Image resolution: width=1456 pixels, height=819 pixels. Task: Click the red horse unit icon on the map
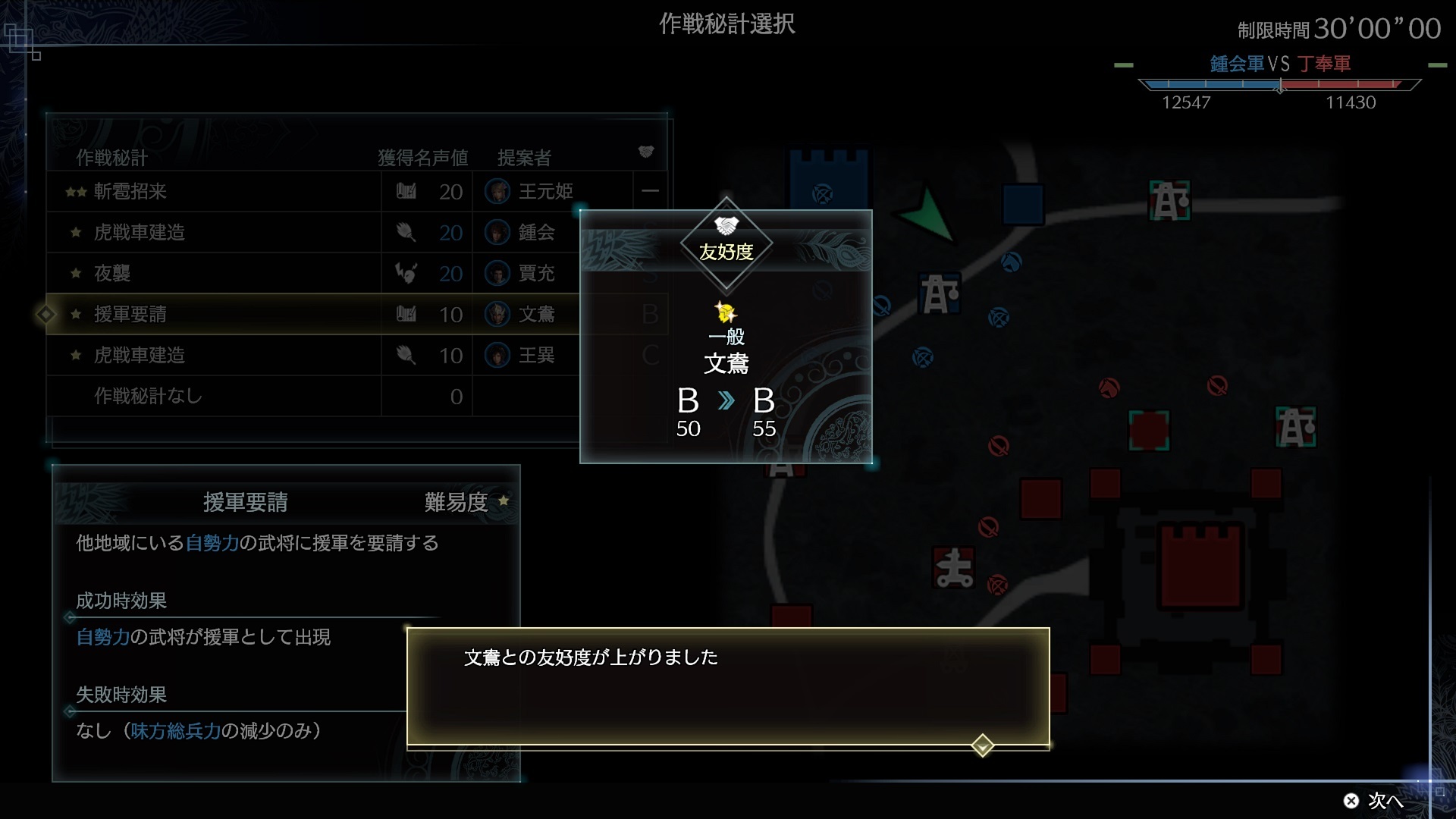1109,388
